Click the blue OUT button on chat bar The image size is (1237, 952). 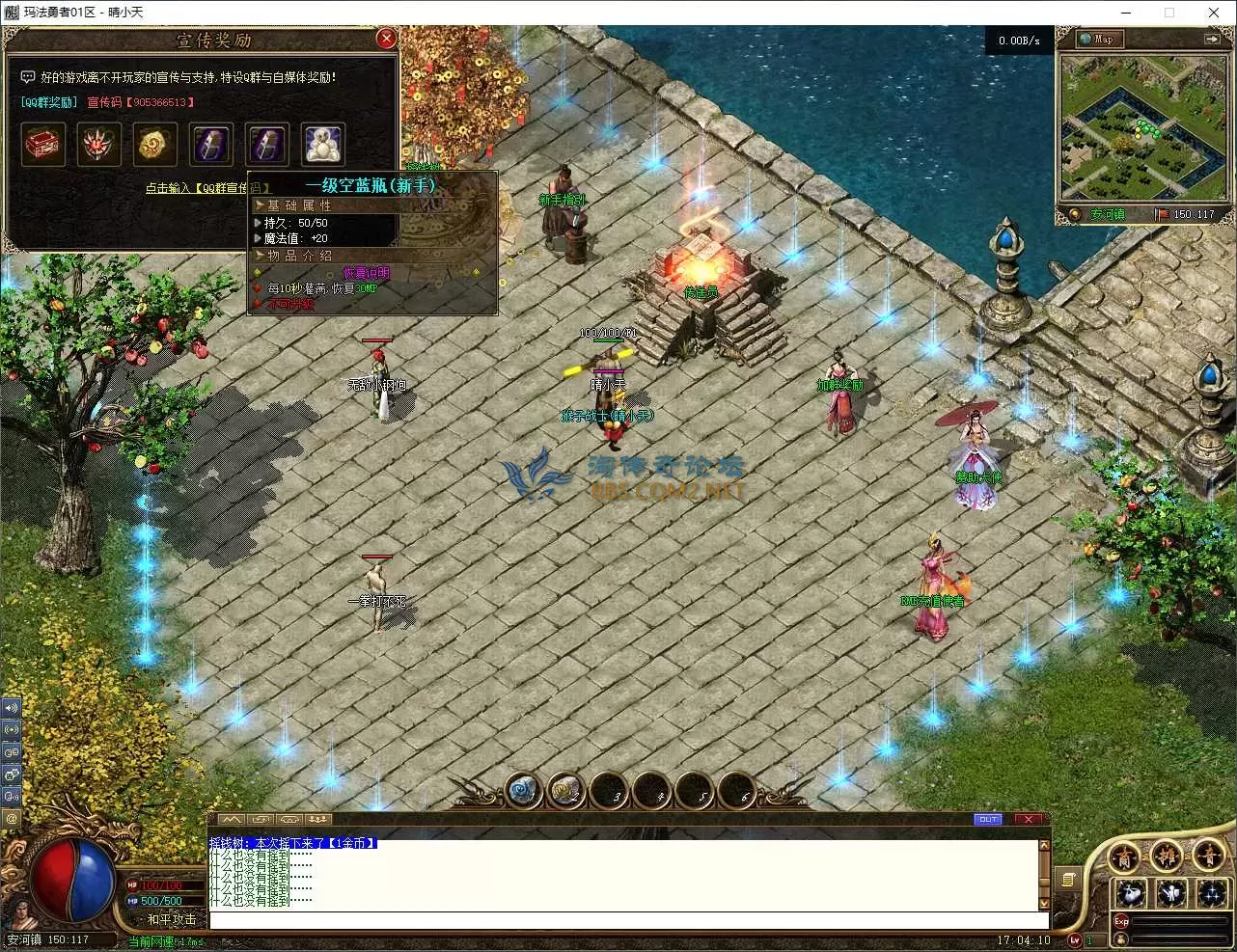[x=988, y=819]
